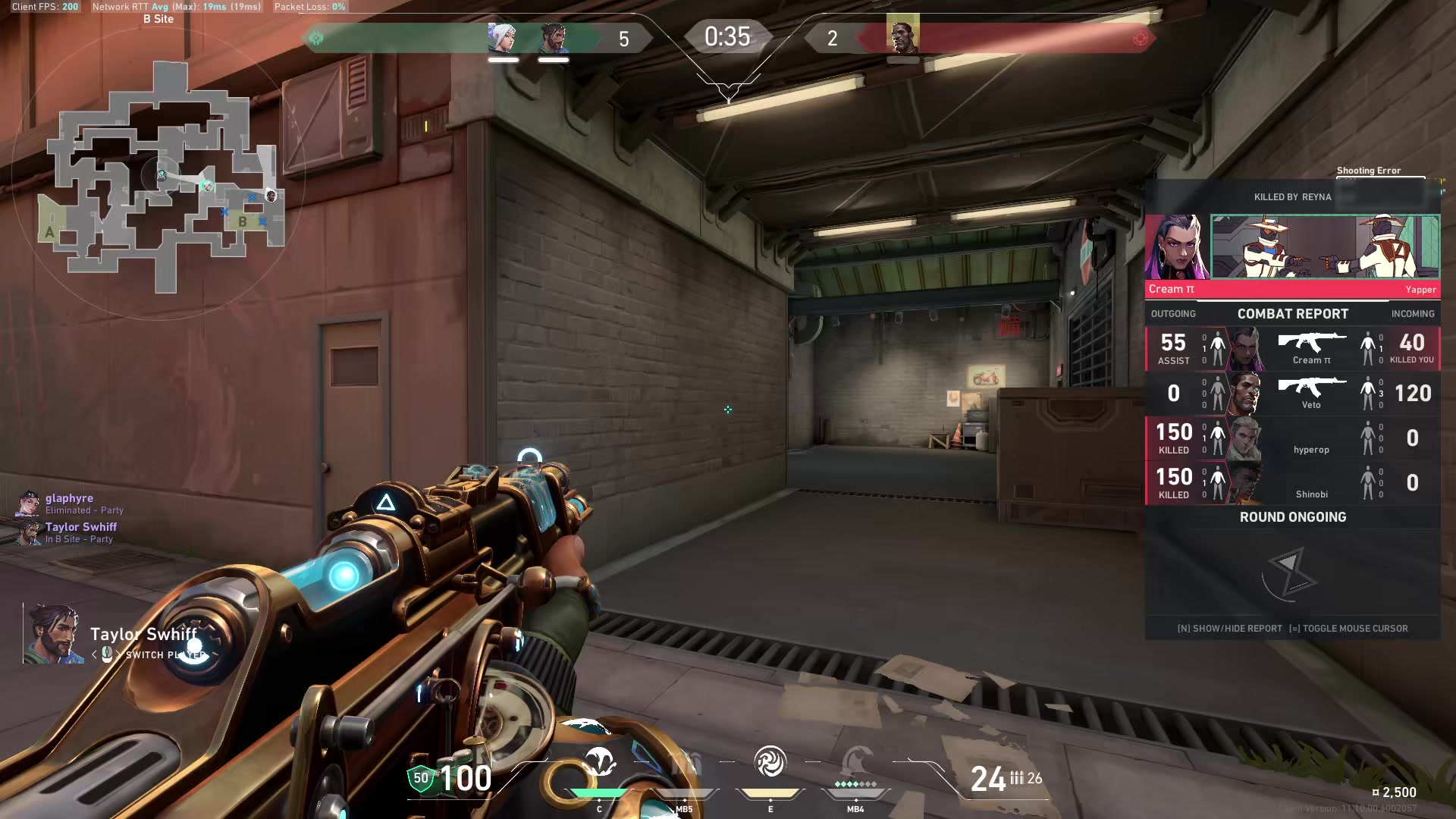Pick the Shinobi row in combat report
This screenshot has width=1456, height=819.
(x=1292, y=483)
